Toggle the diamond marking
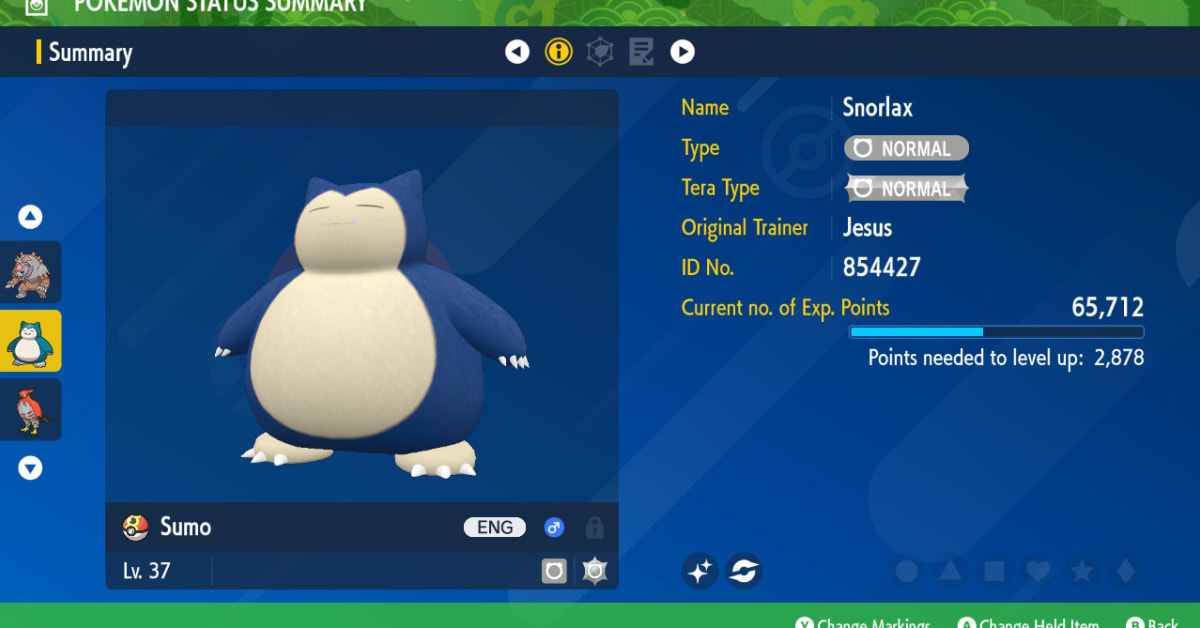Viewport: 1200px width, 628px height. (1125, 571)
